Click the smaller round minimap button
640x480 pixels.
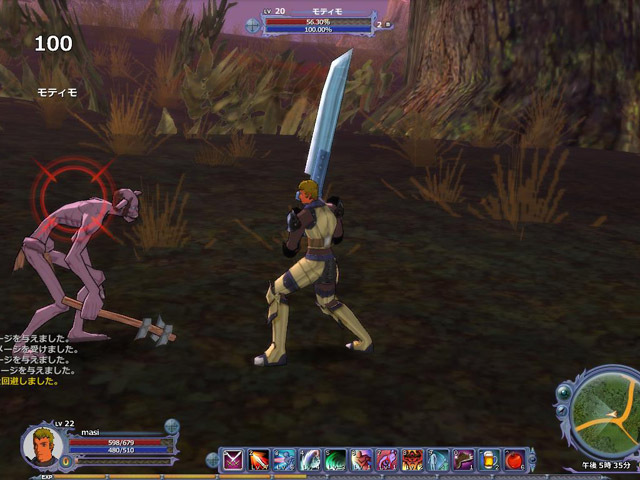tap(560, 412)
